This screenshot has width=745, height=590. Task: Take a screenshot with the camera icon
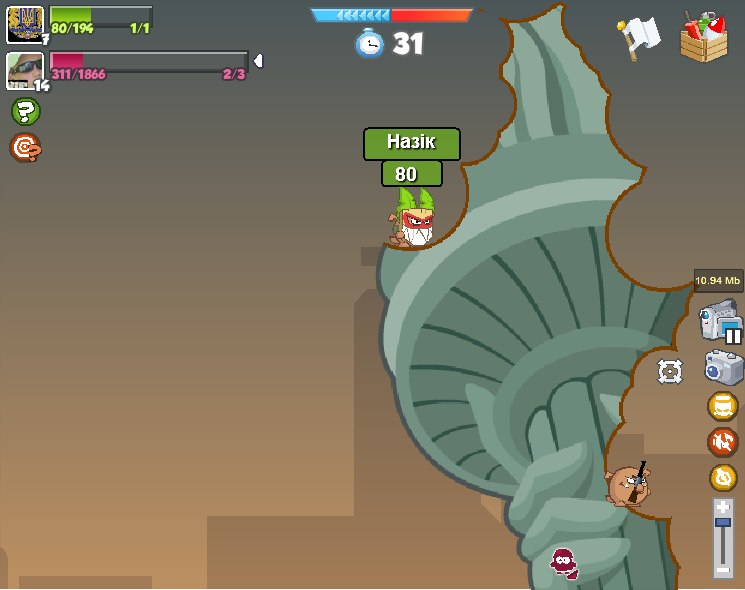click(723, 367)
